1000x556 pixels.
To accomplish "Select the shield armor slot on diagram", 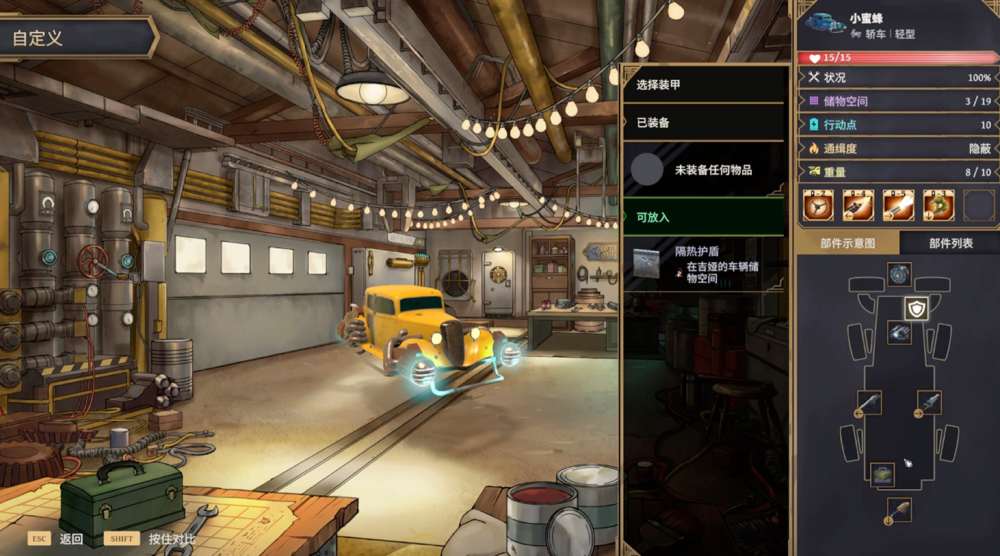I will (x=917, y=308).
